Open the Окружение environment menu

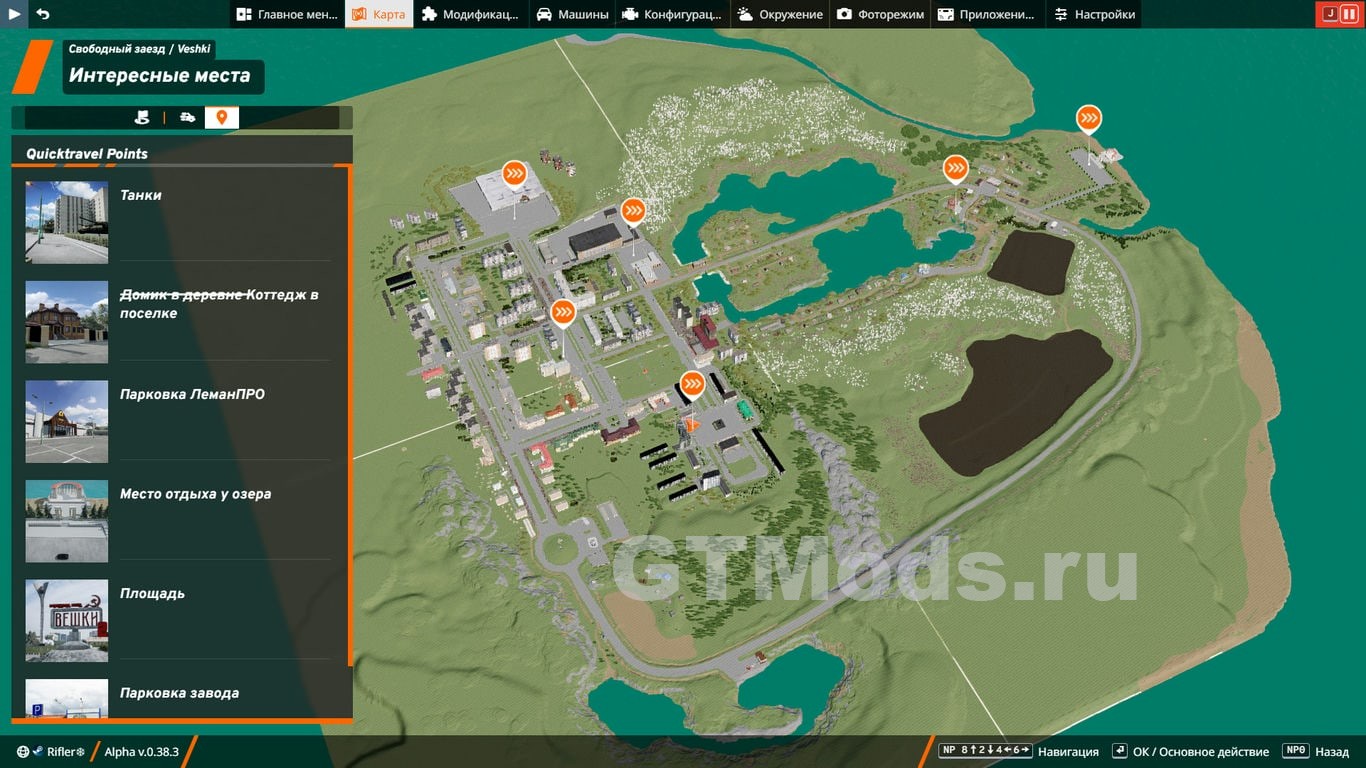tap(780, 14)
